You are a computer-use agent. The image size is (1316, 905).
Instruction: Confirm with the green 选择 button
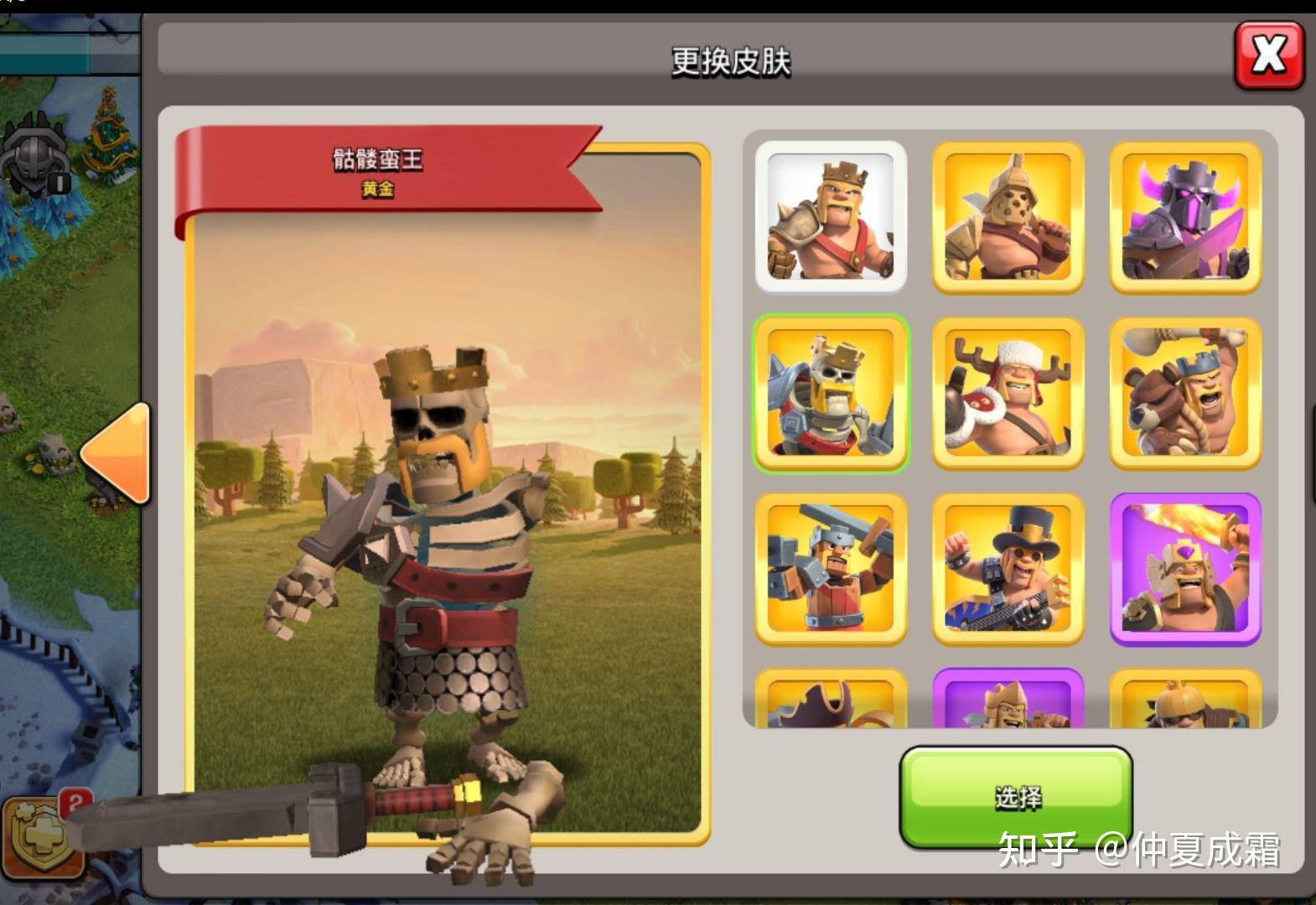(x=1016, y=796)
